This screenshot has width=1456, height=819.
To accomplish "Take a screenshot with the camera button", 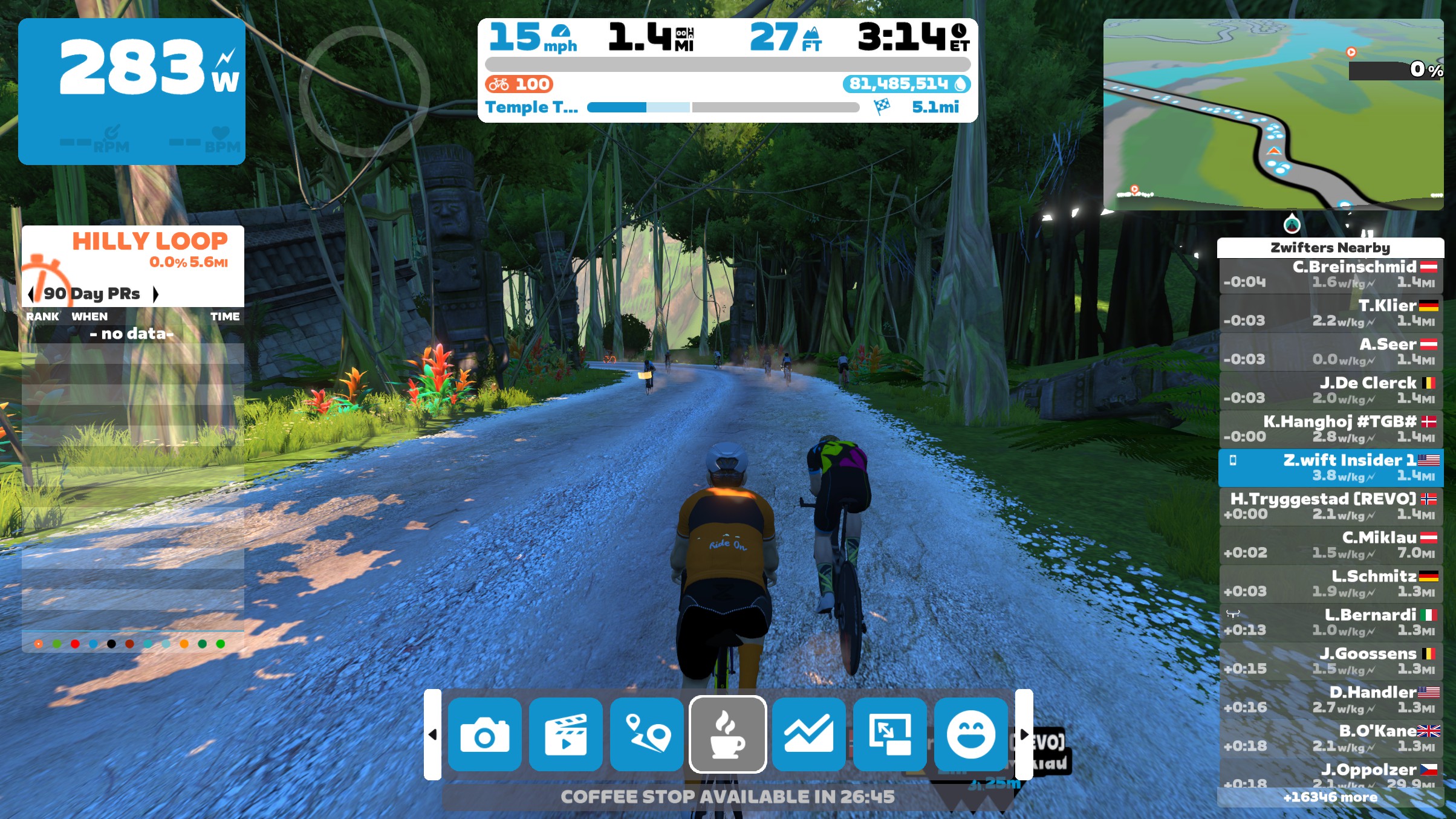I will pos(484,734).
